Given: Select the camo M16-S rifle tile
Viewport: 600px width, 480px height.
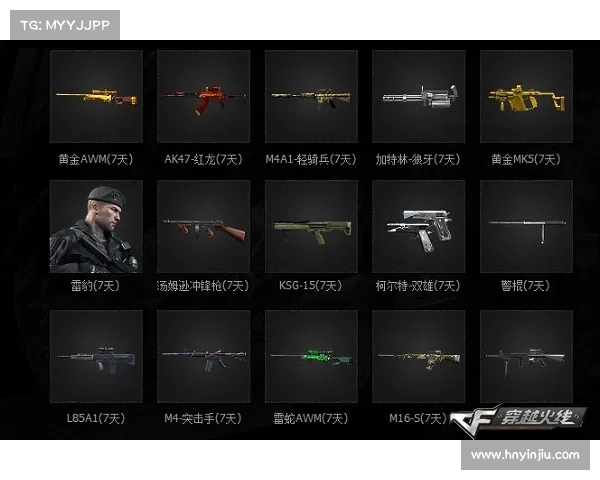Looking at the screenshot, I should [418, 357].
